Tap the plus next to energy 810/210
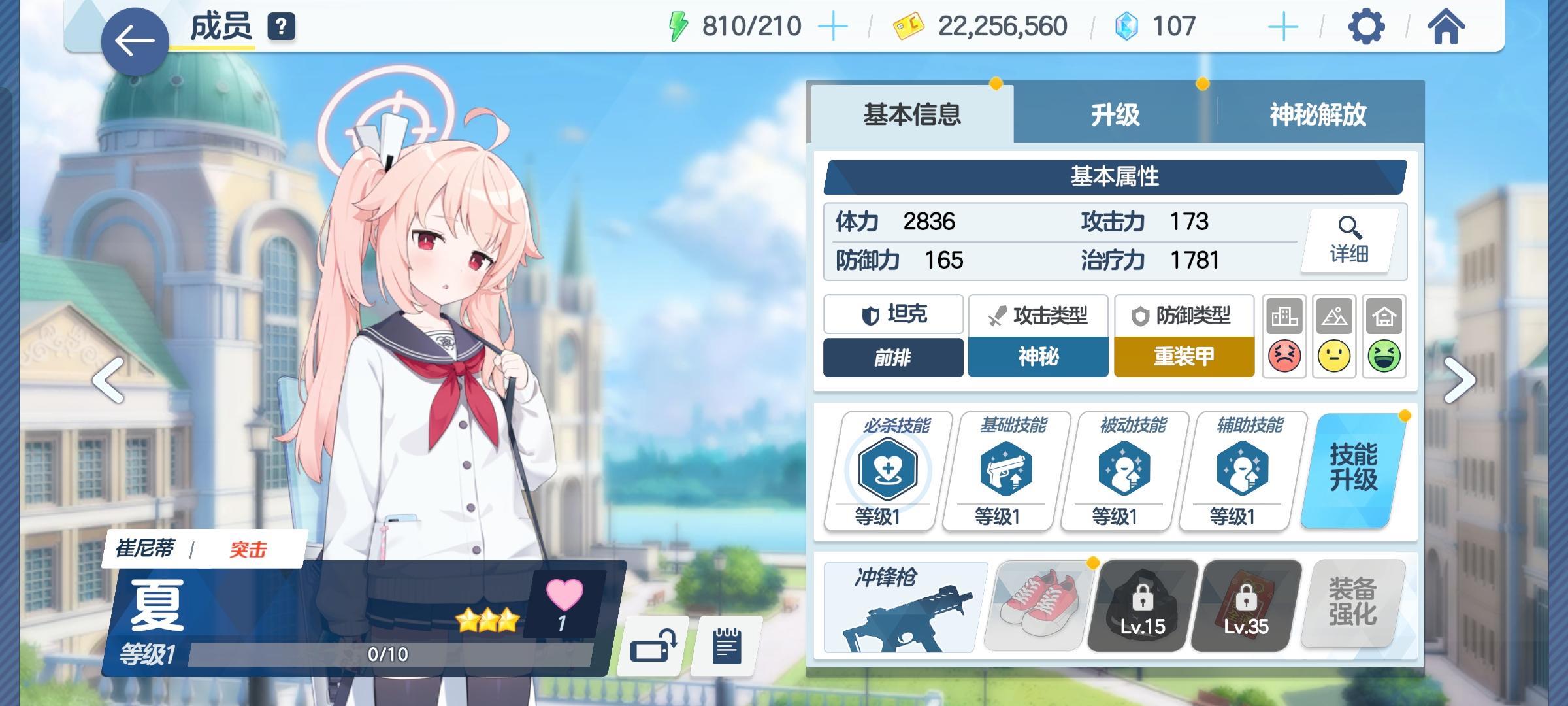Image resolution: width=1568 pixels, height=706 pixels. 834,26
